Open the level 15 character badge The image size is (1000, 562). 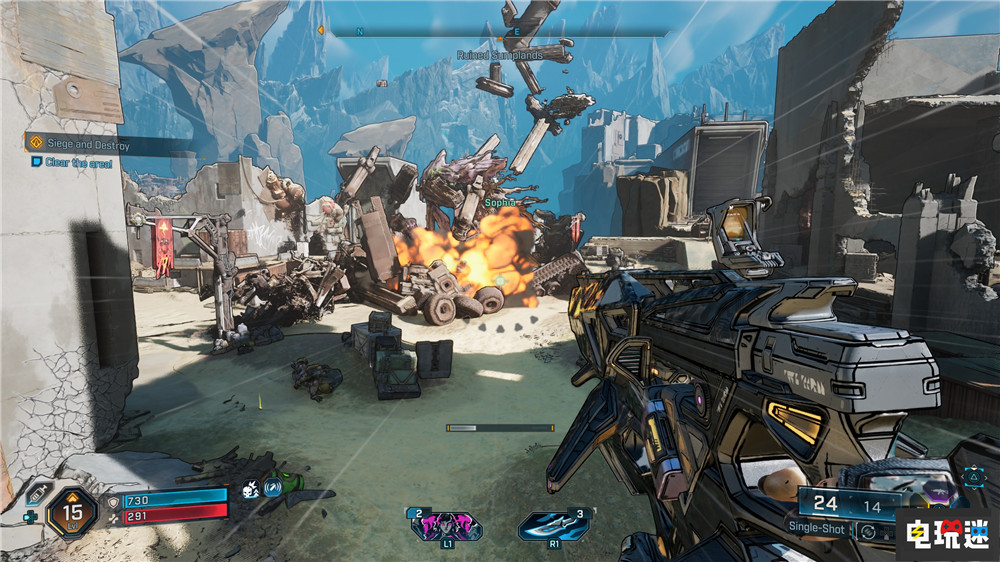pos(72,511)
